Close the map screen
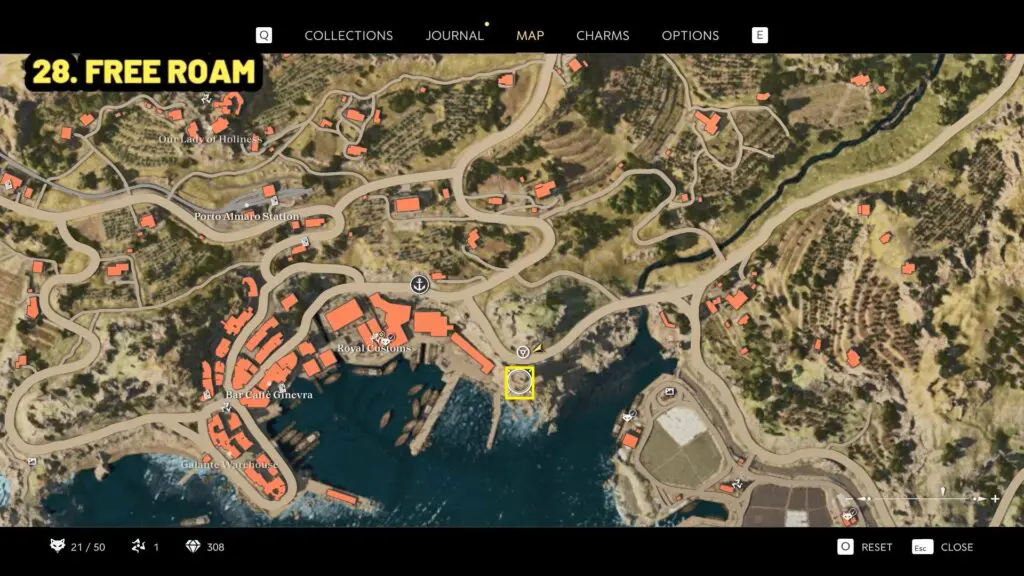Image resolution: width=1024 pixels, height=576 pixels. pos(943,547)
